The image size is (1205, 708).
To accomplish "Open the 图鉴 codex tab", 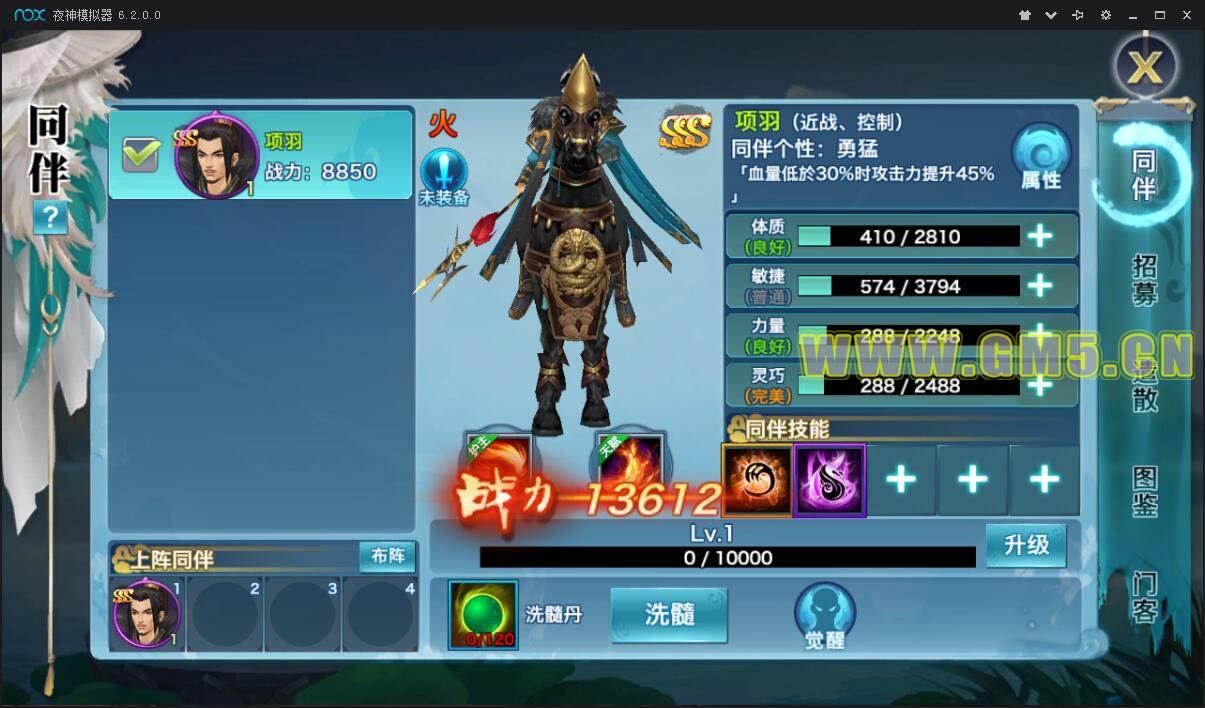I will (1145, 491).
